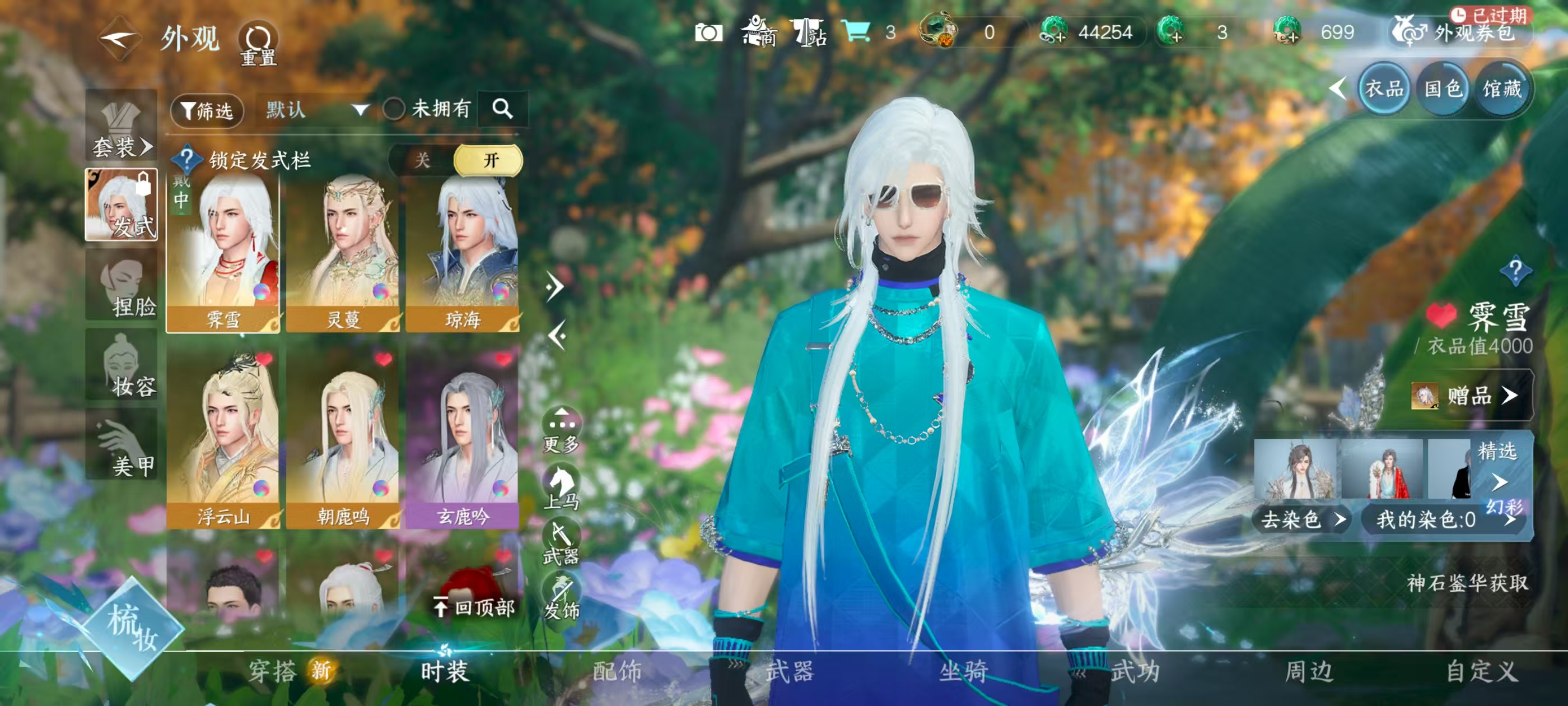Switch to the 妆容 makeup category
1568x706 pixels.
122,365
